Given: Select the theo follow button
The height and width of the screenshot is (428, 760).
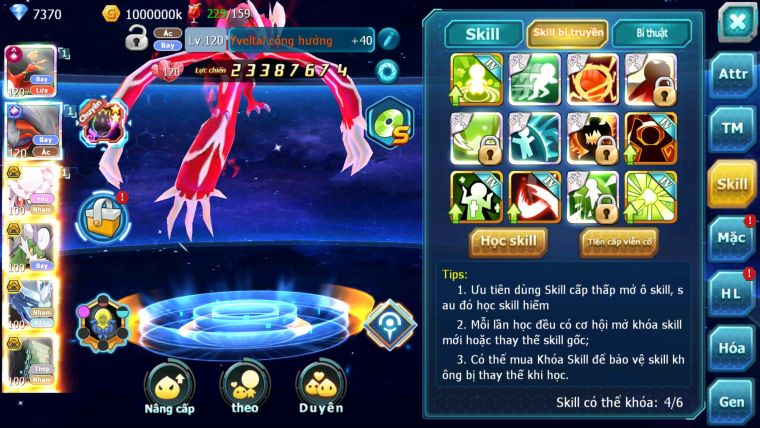Looking at the screenshot, I should tap(245, 388).
